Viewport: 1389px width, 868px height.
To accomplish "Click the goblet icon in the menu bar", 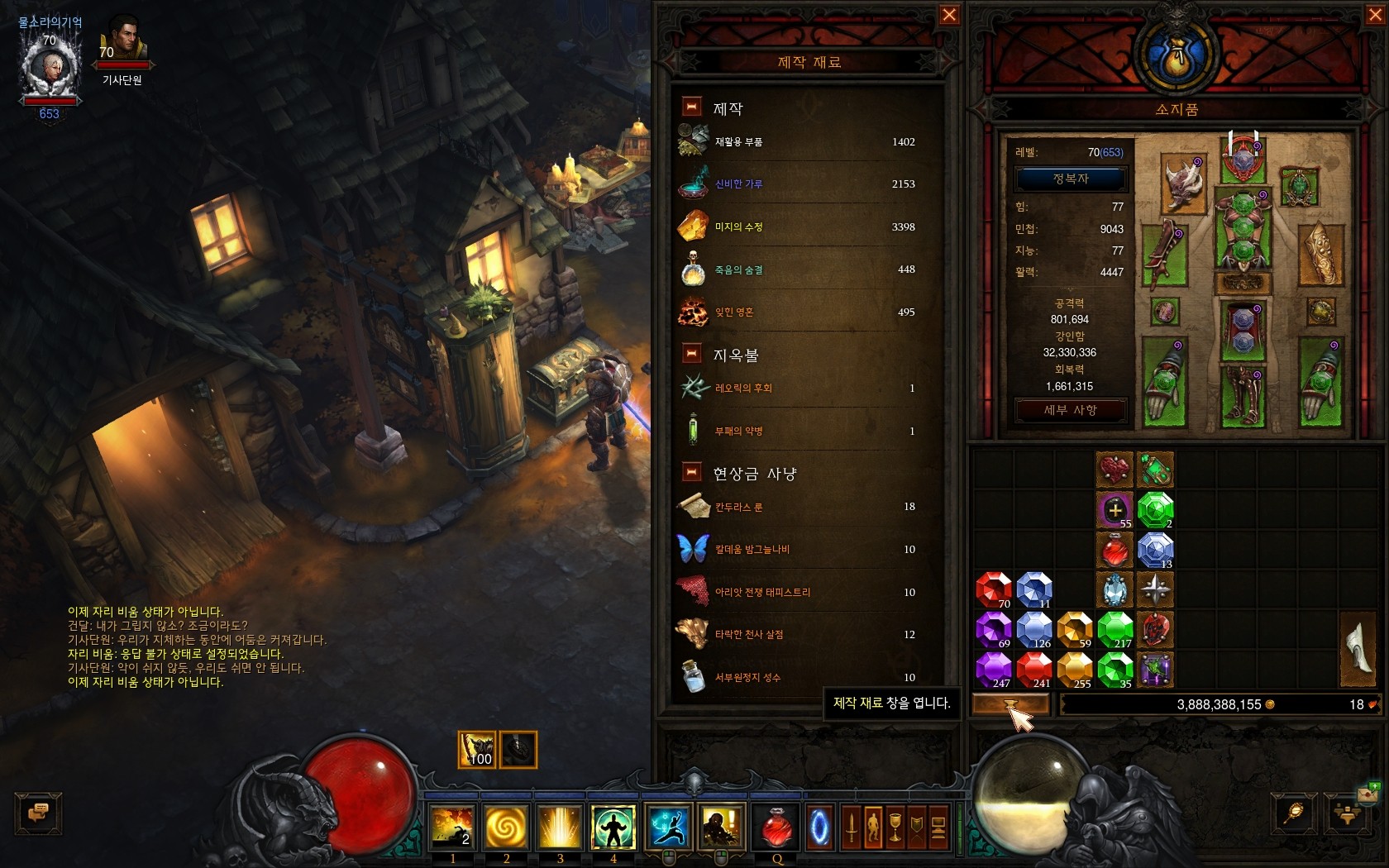I will 895,827.
